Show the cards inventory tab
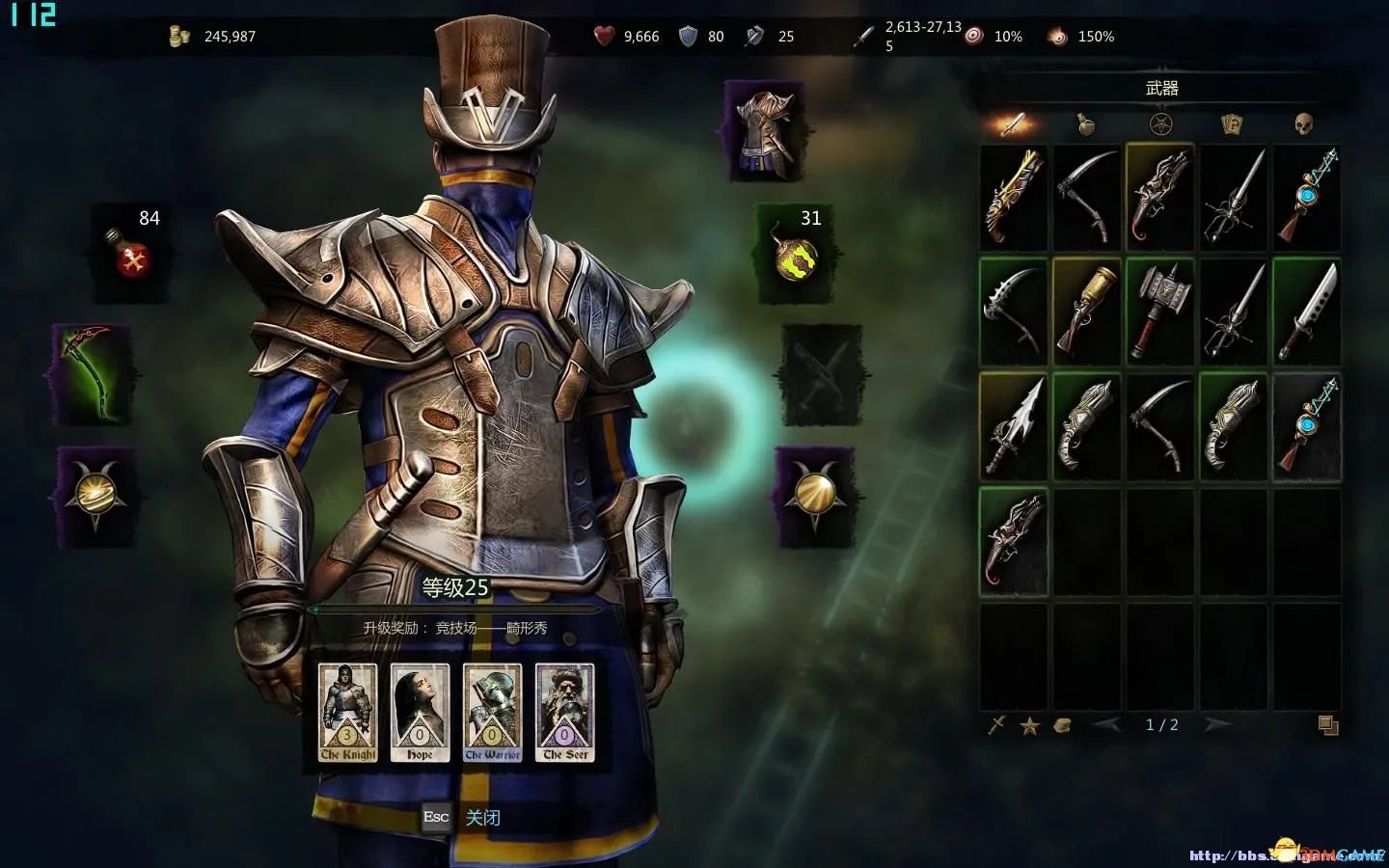Viewport: 1389px width, 868px height. tap(1232, 123)
